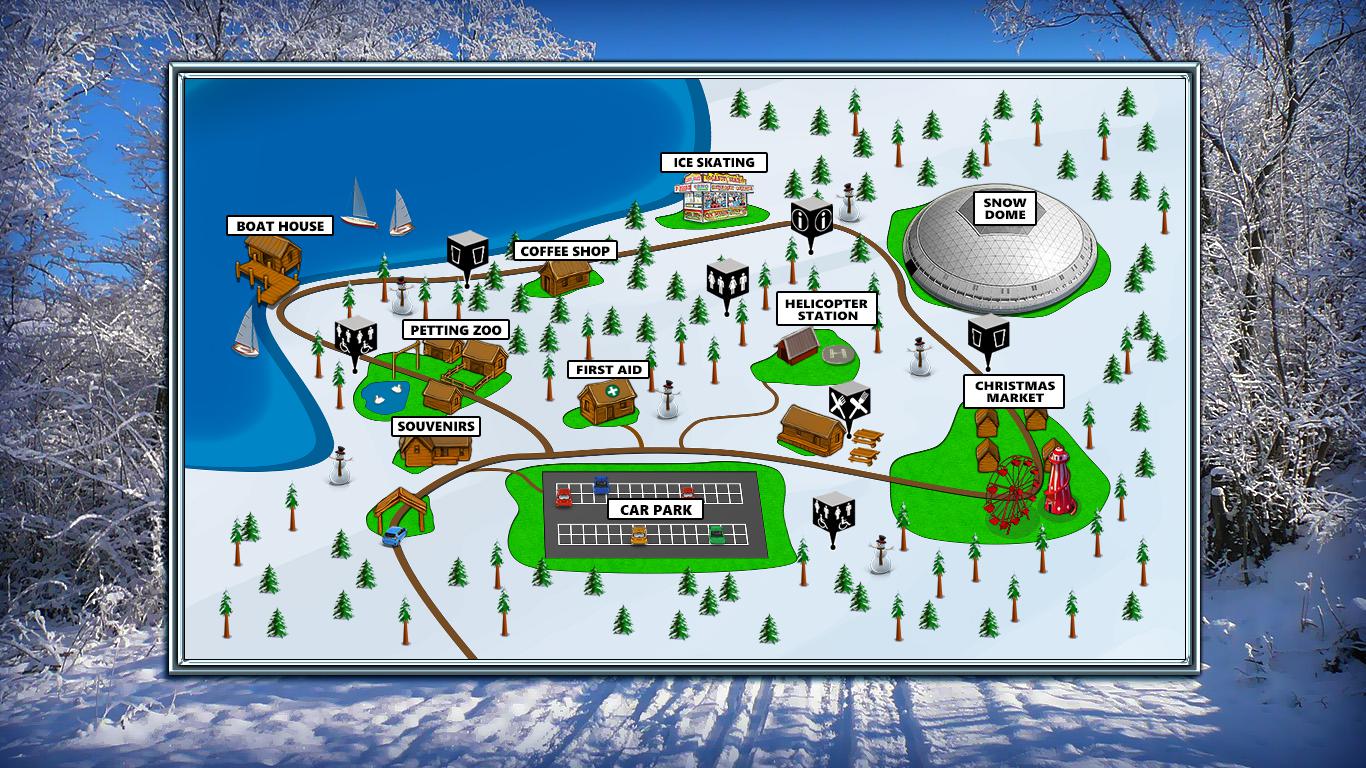Open the Ice Skating location
Image resolution: width=1366 pixels, height=768 pixels.
click(x=714, y=162)
